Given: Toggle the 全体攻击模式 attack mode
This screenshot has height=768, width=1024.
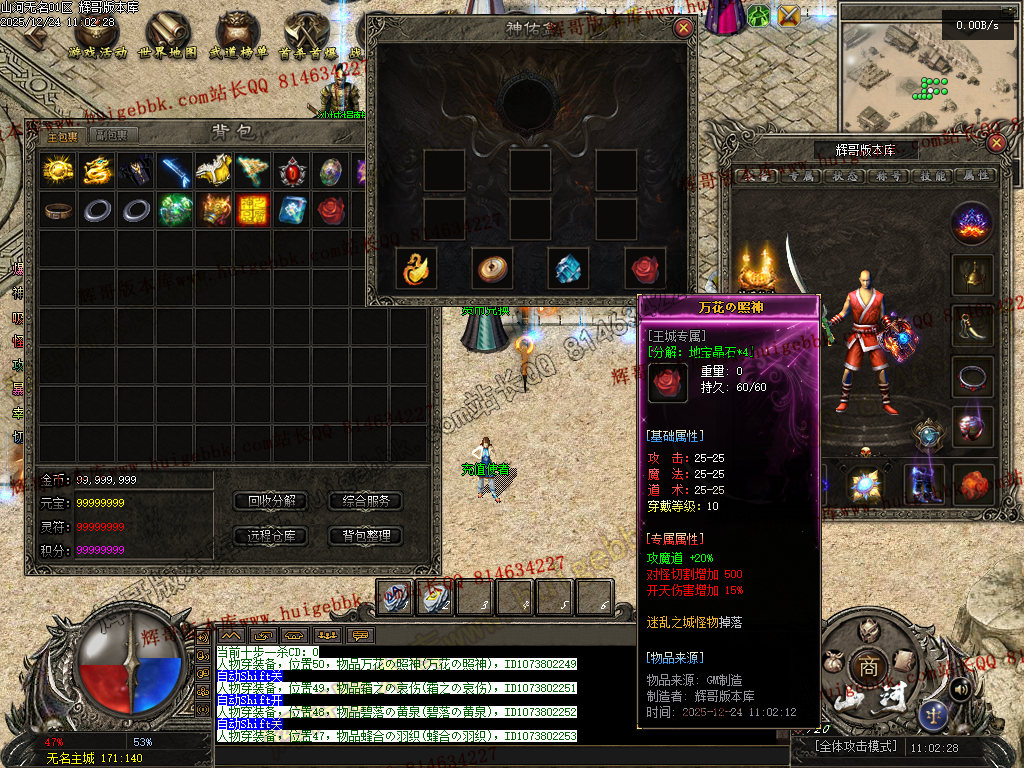Looking at the screenshot, I should tap(851, 746).
